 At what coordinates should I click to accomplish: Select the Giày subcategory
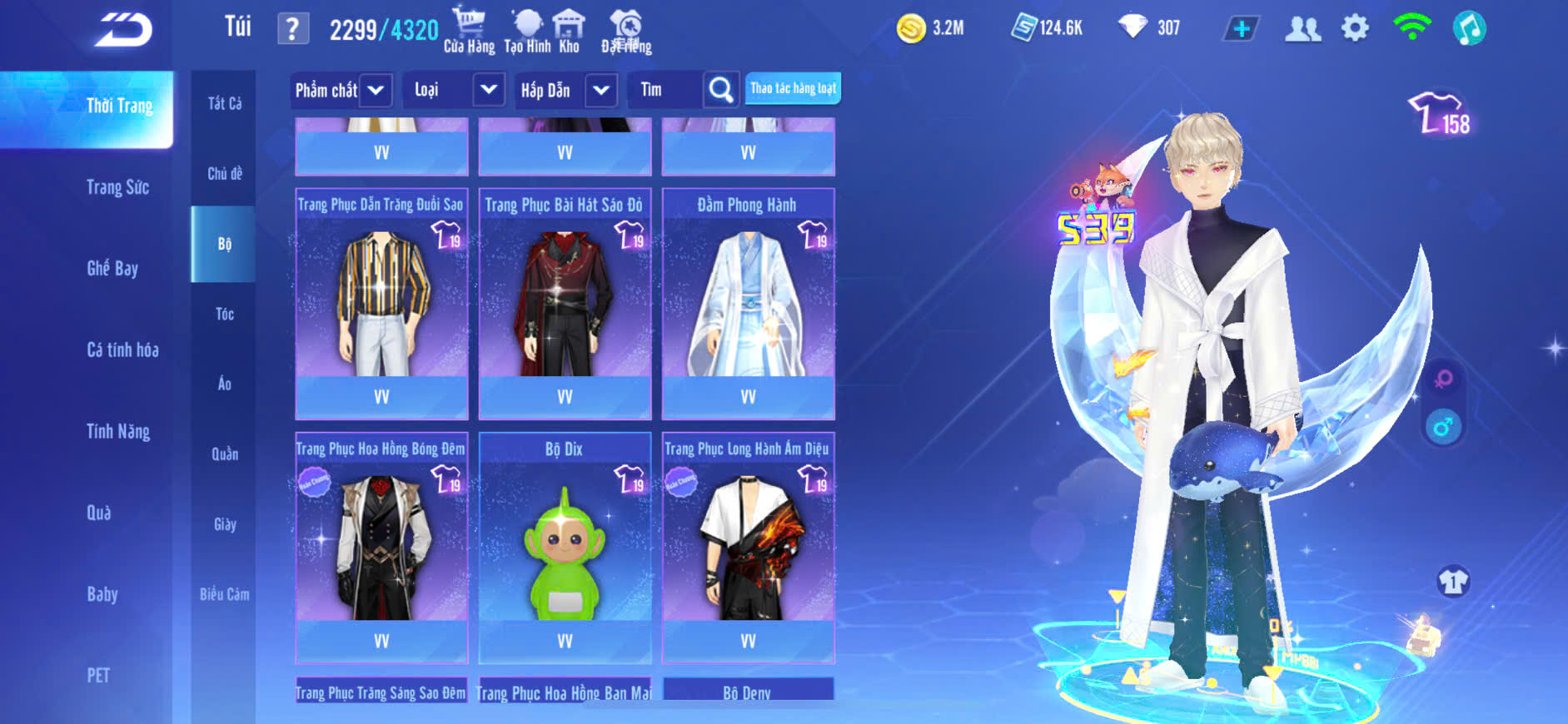[x=225, y=524]
